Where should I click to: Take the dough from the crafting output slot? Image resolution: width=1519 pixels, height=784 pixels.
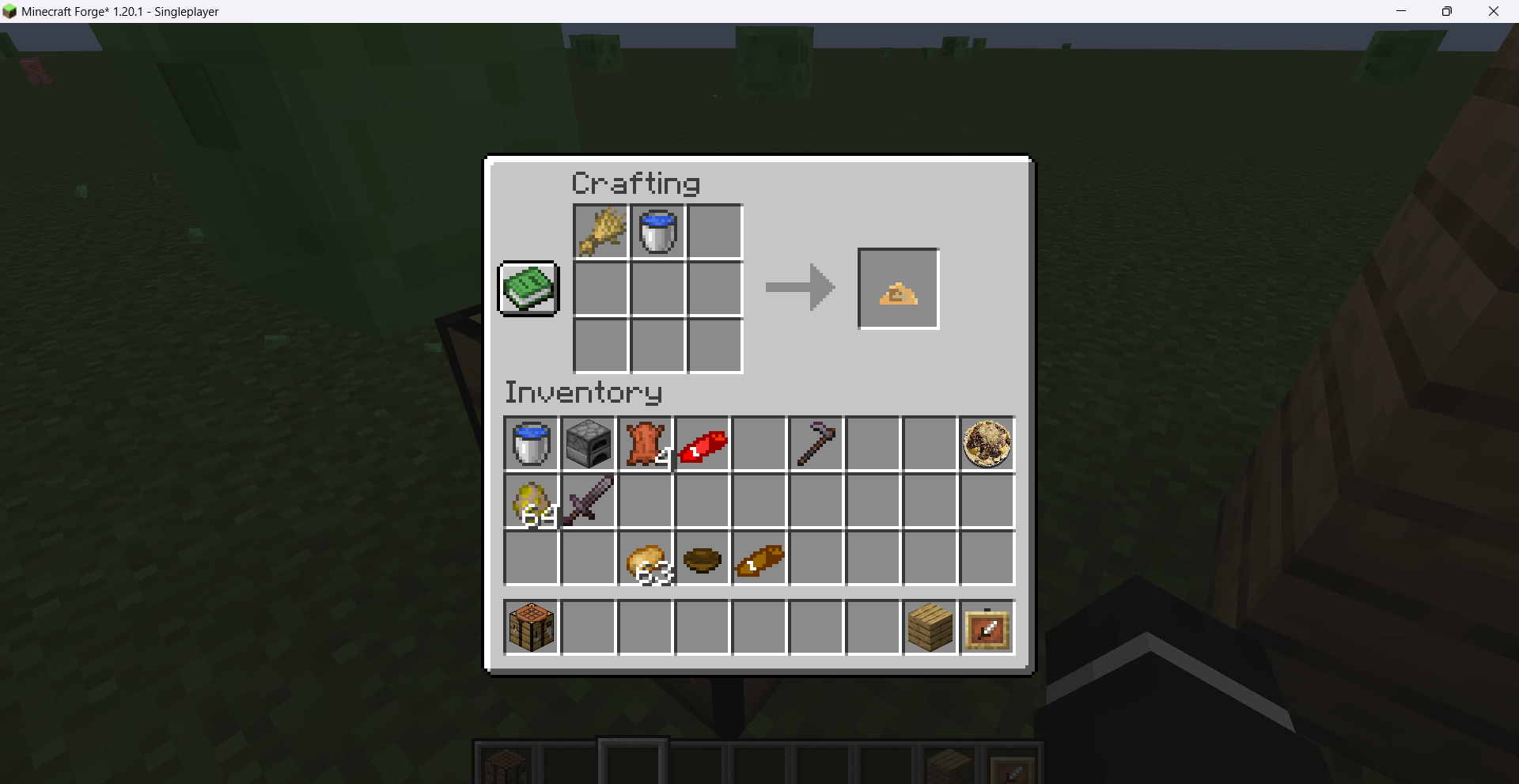pos(897,288)
